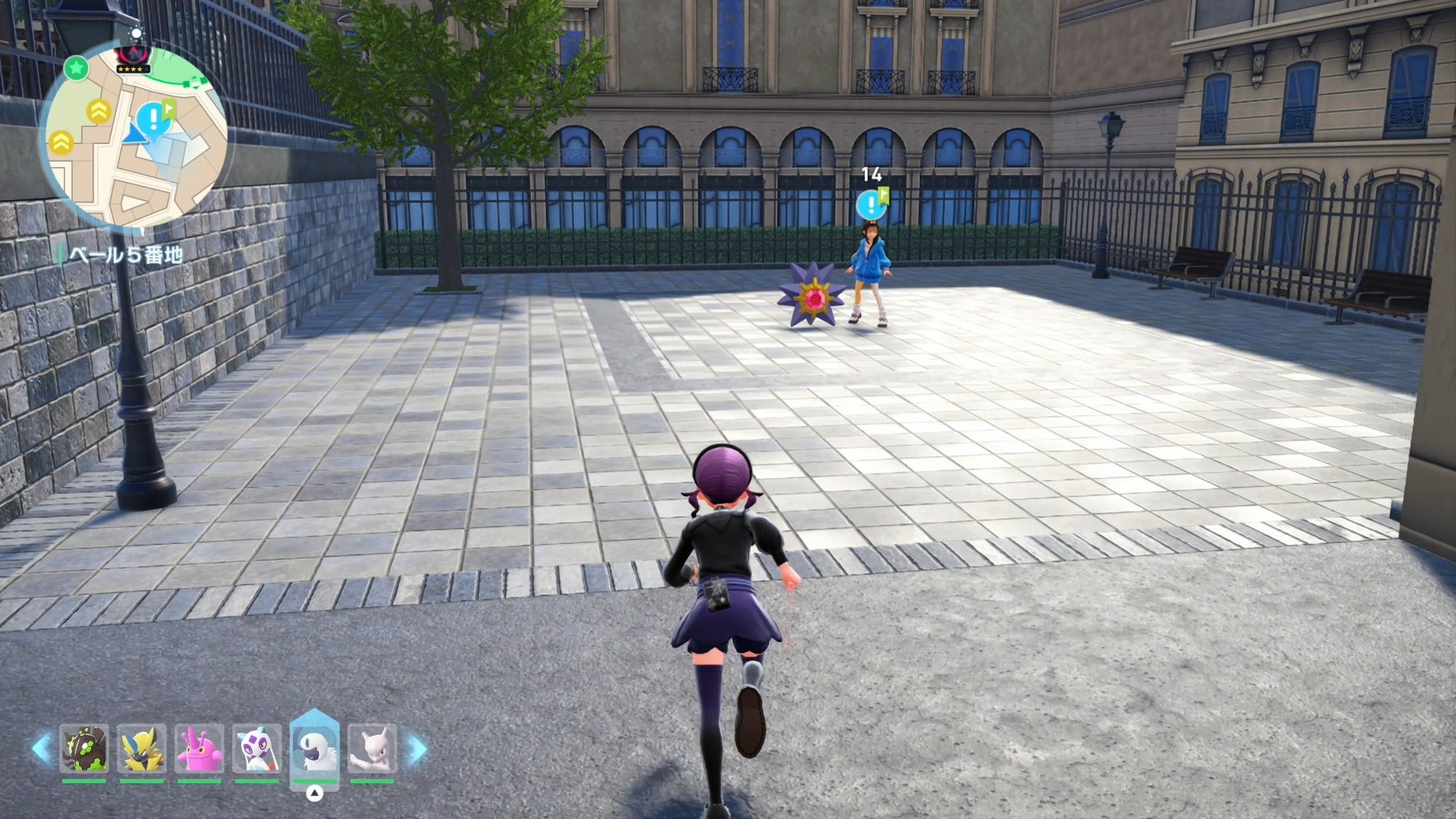Choose Mewtwo from the party bar
This screenshot has width=1456, height=819.
tap(372, 748)
